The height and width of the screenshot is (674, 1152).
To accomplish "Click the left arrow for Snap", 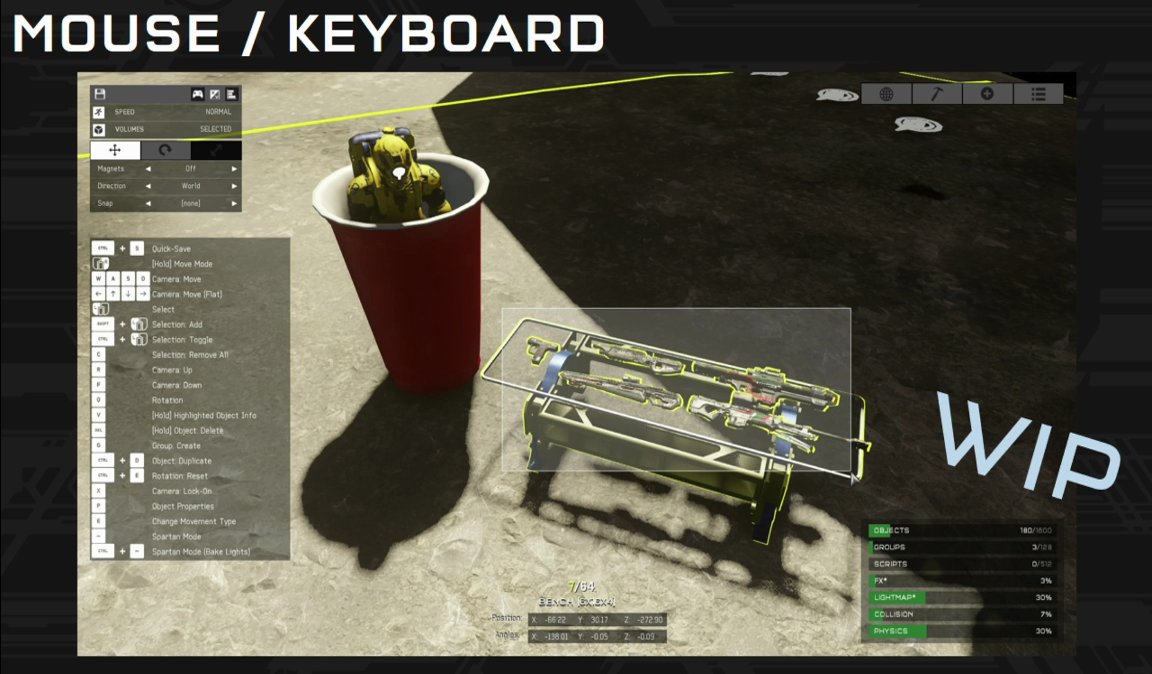I will coord(148,203).
